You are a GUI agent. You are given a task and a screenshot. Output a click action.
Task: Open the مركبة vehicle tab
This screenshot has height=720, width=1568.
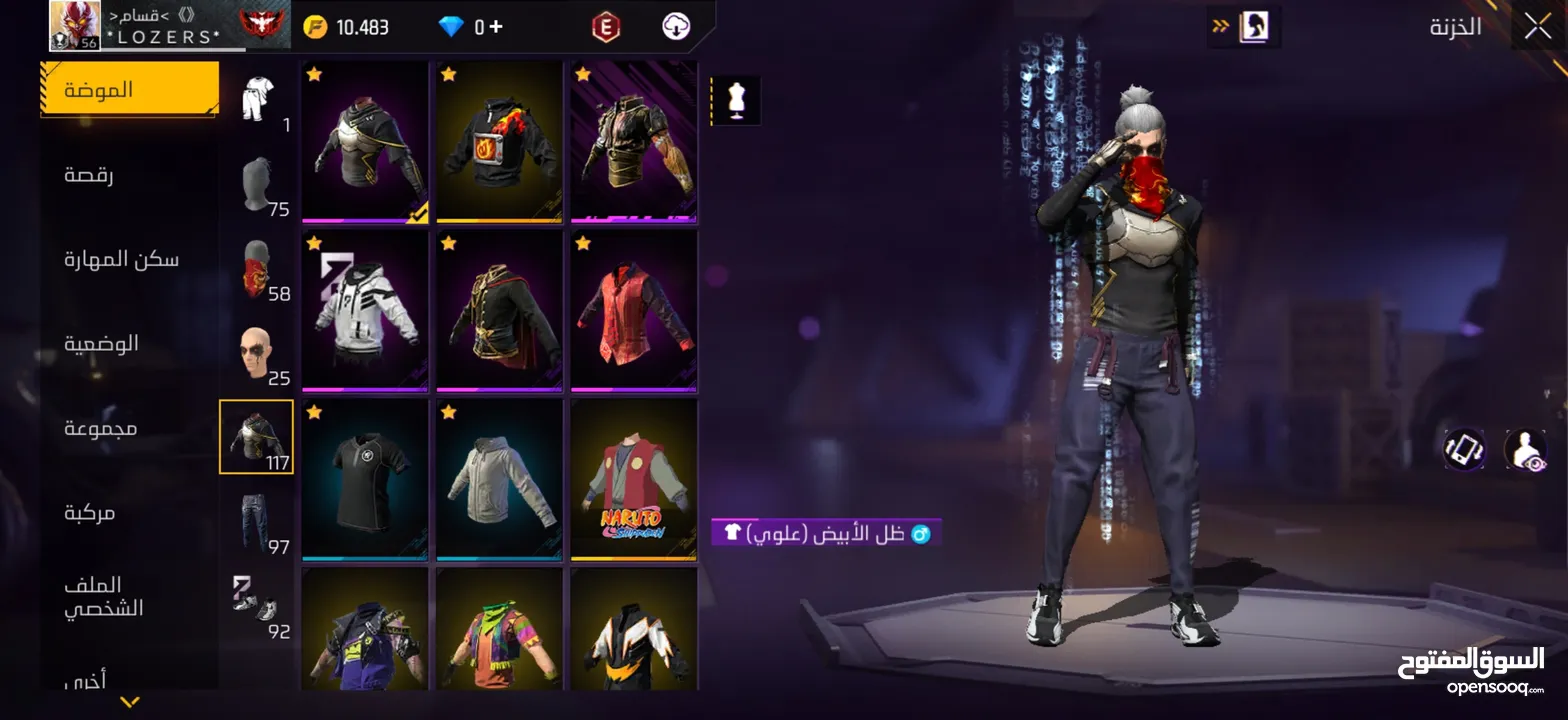(x=90, y=513)
